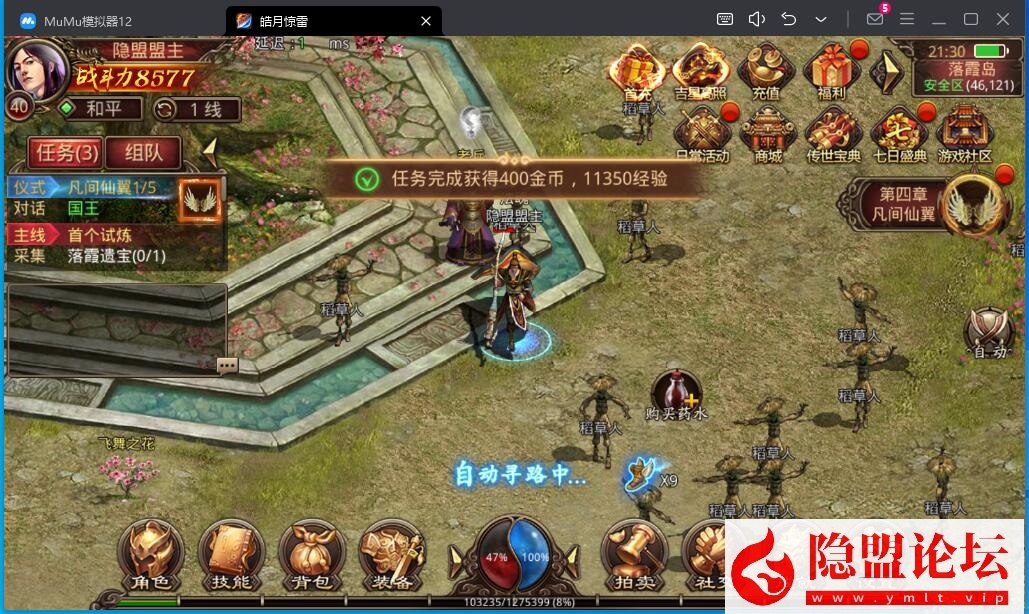
Task: Open the 背包 bag inventory
Action: [311, 555]
